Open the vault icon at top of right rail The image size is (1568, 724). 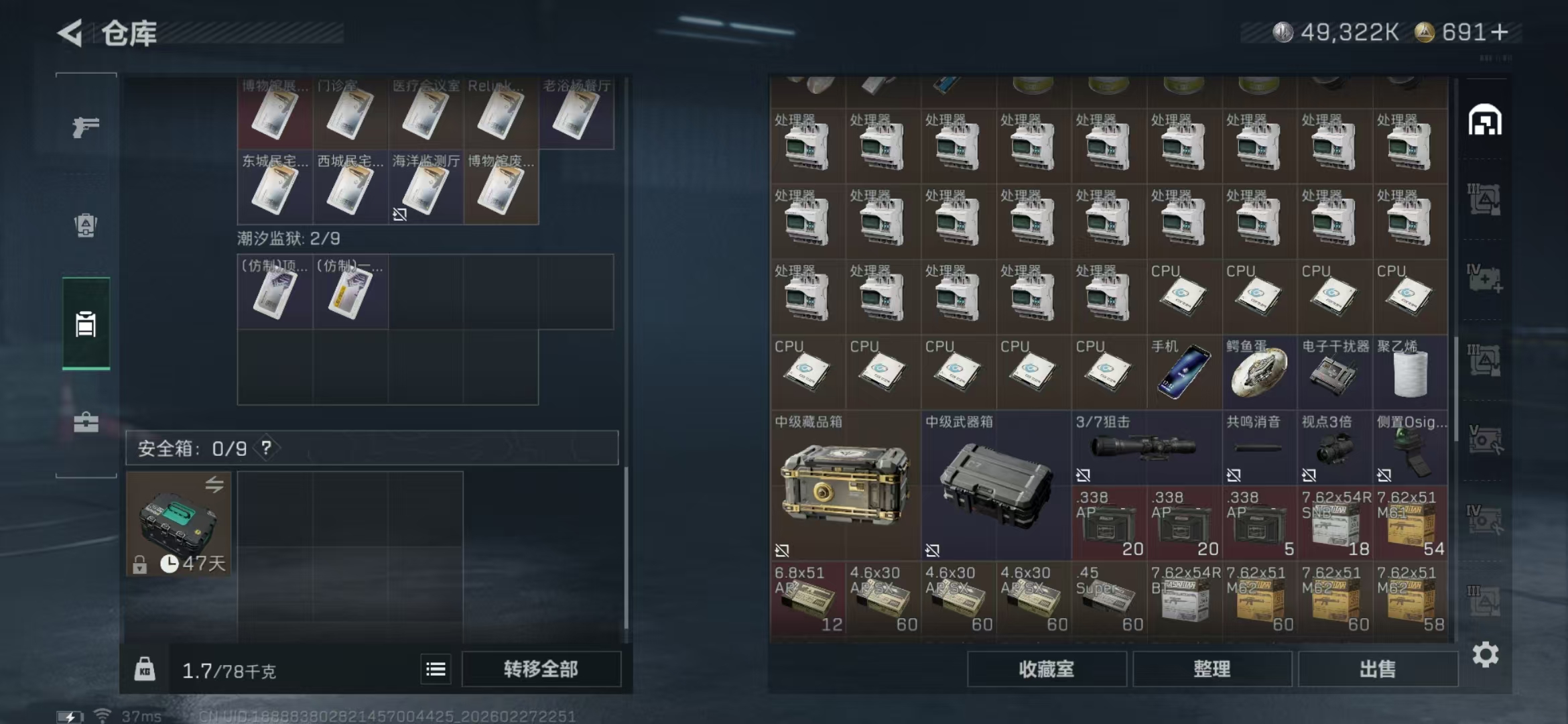point(1484,118)
